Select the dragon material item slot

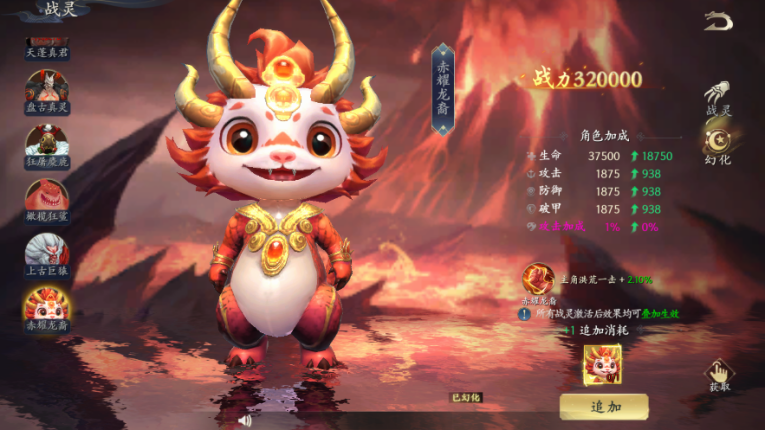click(602, 364)
